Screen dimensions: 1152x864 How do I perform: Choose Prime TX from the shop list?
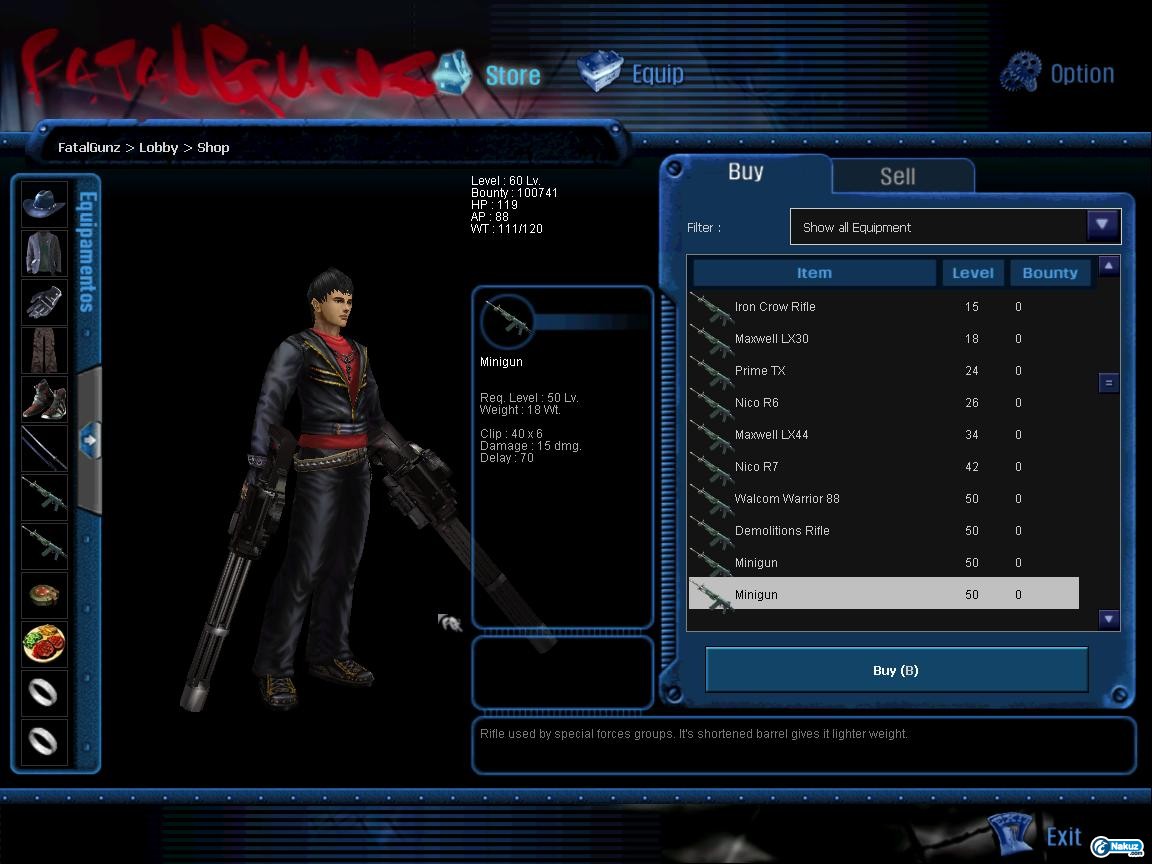click(x=760, y=371)
